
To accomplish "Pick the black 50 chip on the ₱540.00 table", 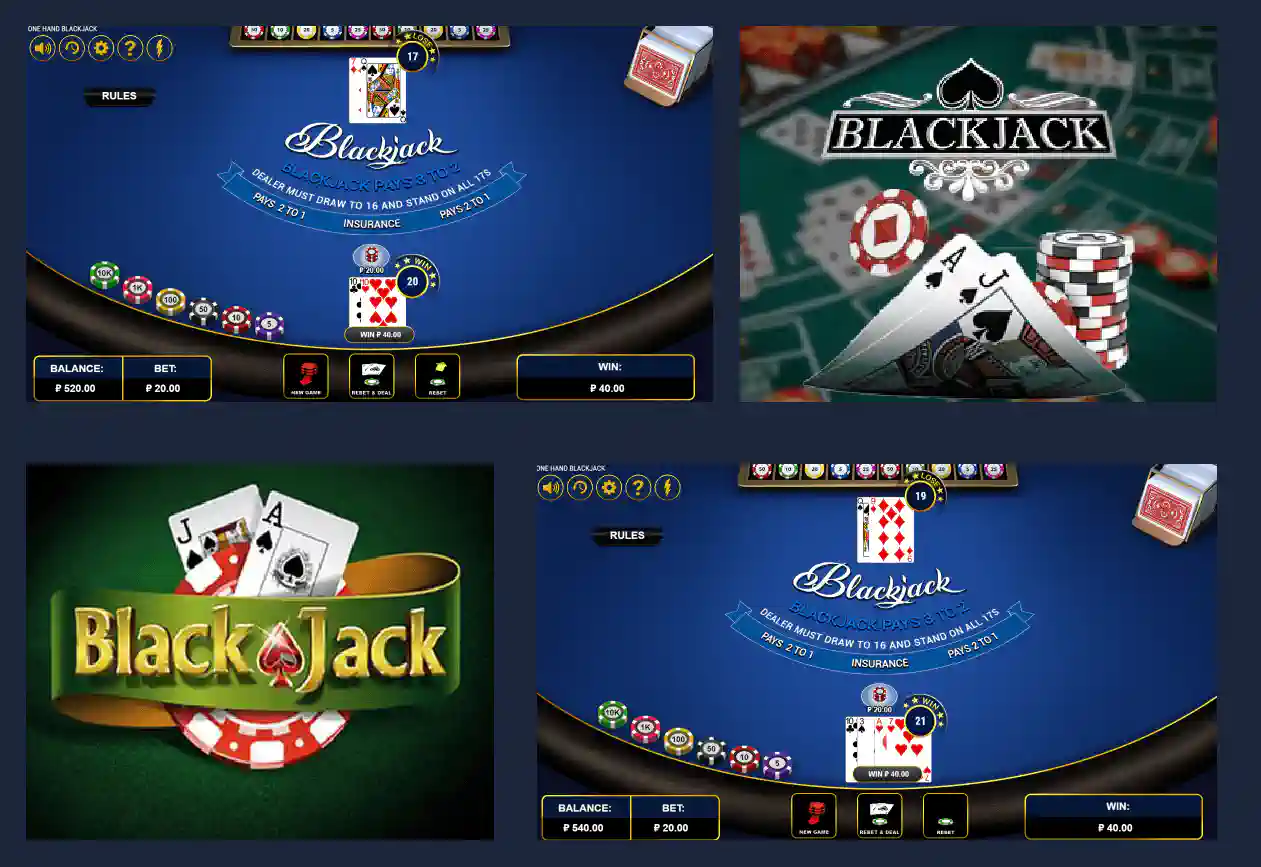I will point(711,750).
